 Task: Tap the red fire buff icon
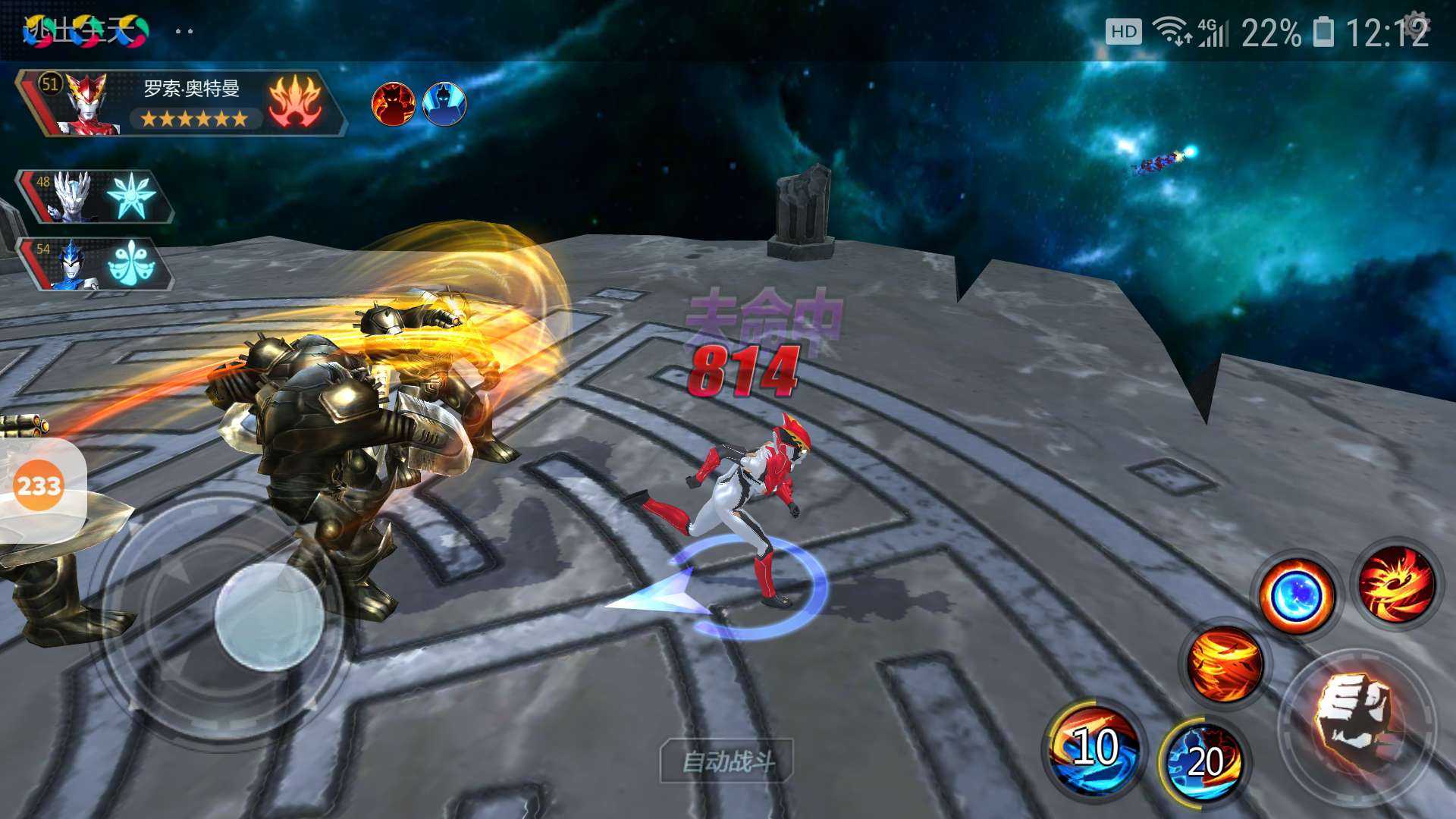coord(393,104)
